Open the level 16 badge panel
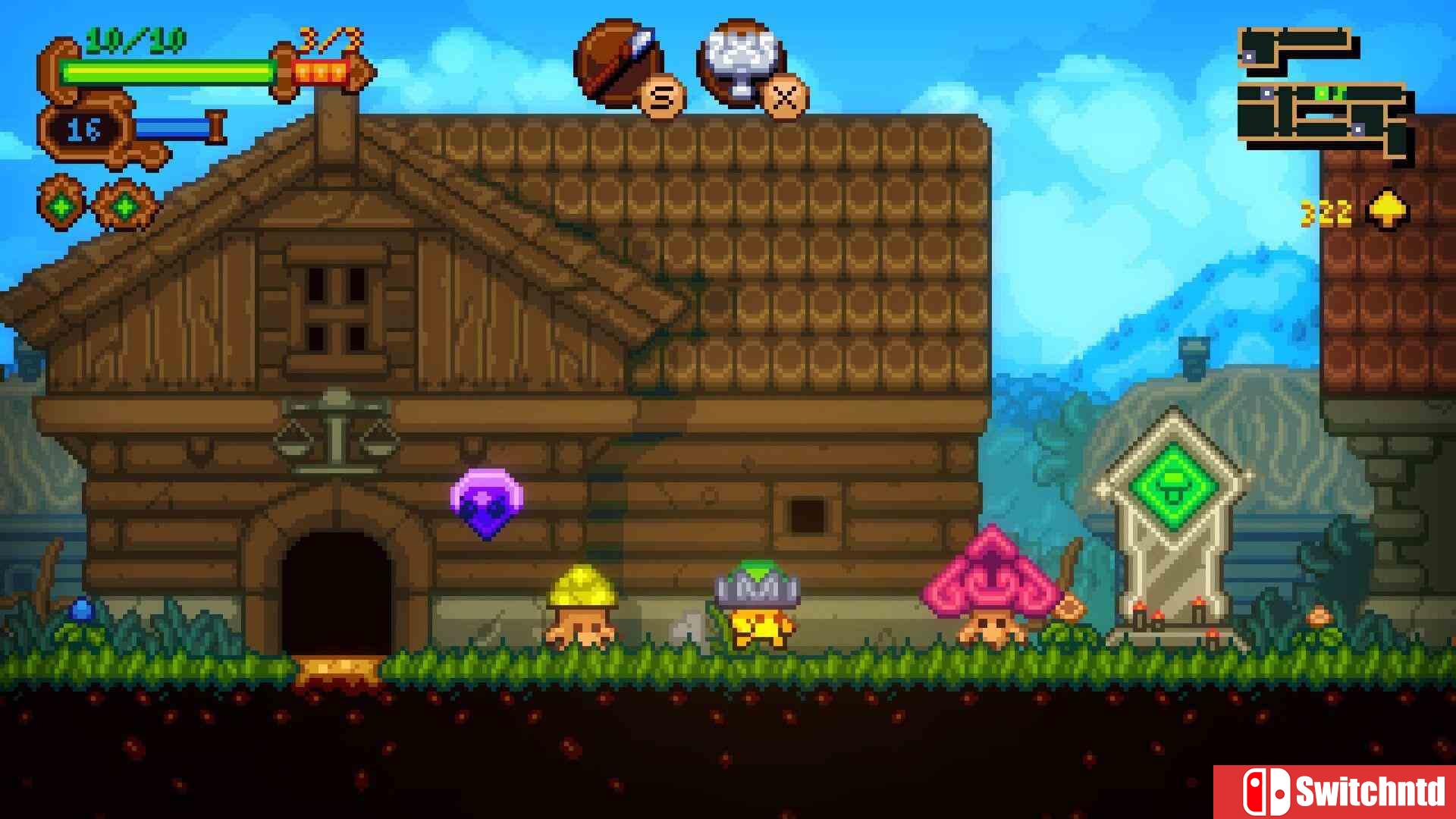The image size is (1456, 819). coord(86,129)
